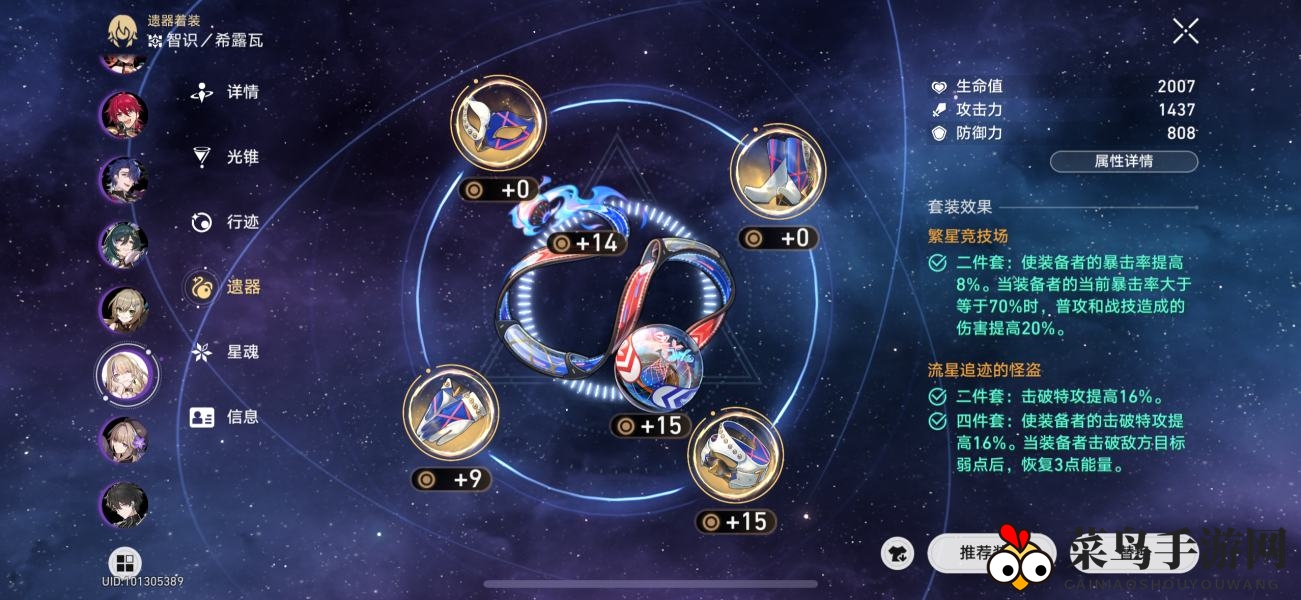
Task: Open the four-square grid character list button
Action: click(x=125, y=563)
